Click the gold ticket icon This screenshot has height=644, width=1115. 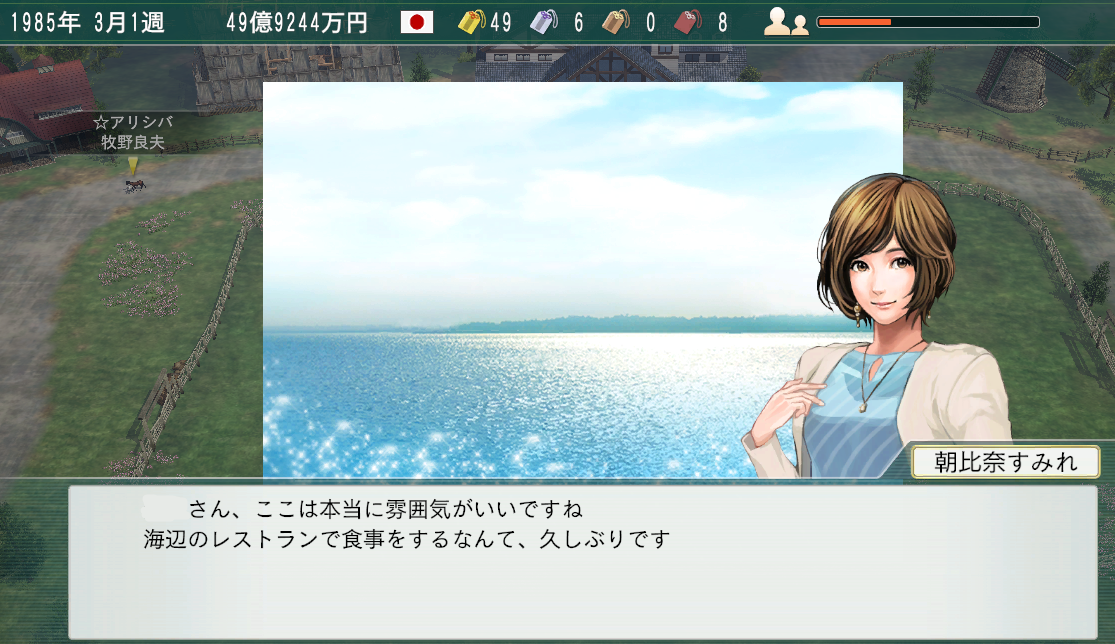[x=472, y=22]
